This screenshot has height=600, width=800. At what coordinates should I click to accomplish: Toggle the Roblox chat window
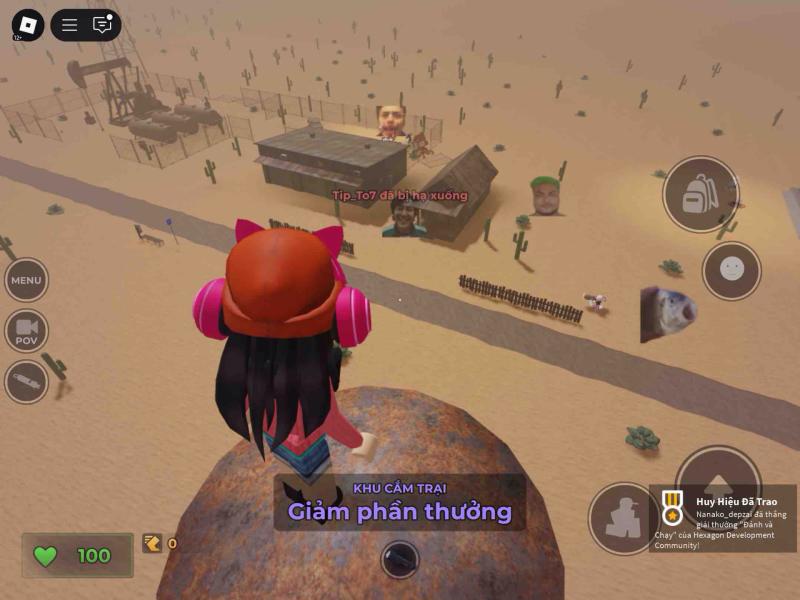coord(102,25)
